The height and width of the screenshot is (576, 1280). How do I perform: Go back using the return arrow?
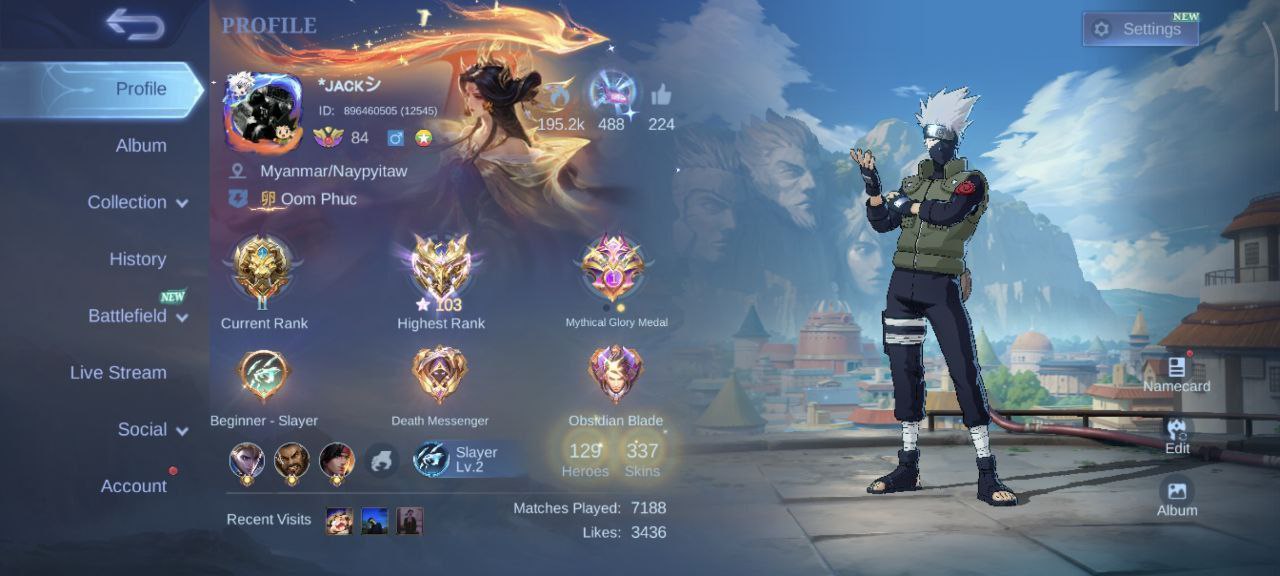pyautogui.click(x=135, y=26)
